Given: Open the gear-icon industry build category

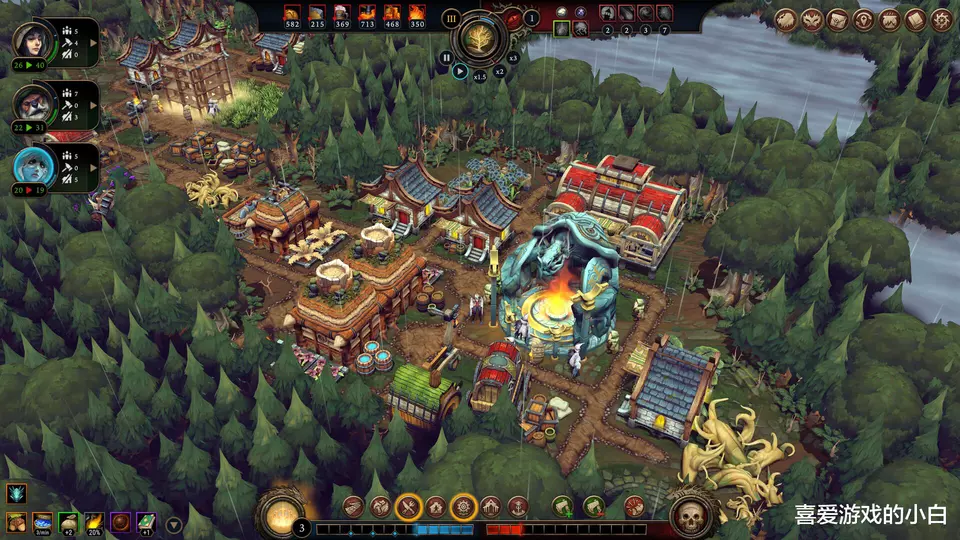Looking at the screenshot, I should pyautogui.click(x=463, y=508).
